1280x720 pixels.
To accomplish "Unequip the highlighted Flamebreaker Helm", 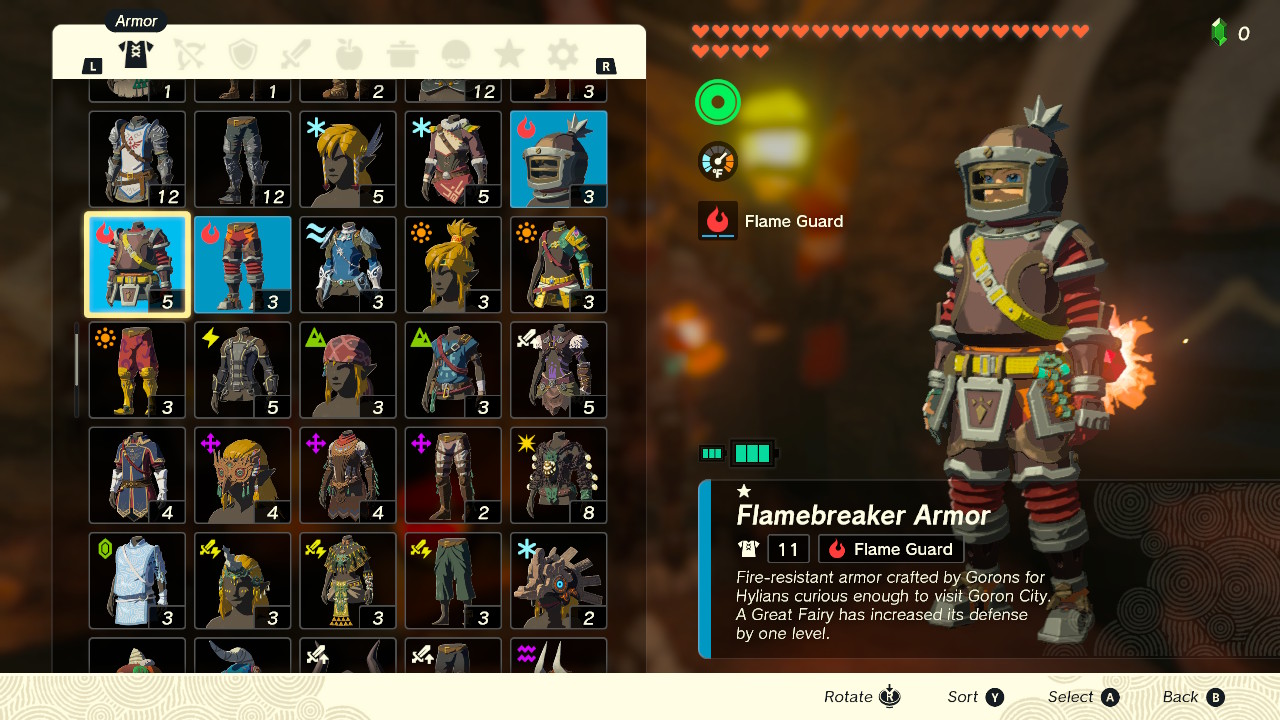I will click(558, 159).
